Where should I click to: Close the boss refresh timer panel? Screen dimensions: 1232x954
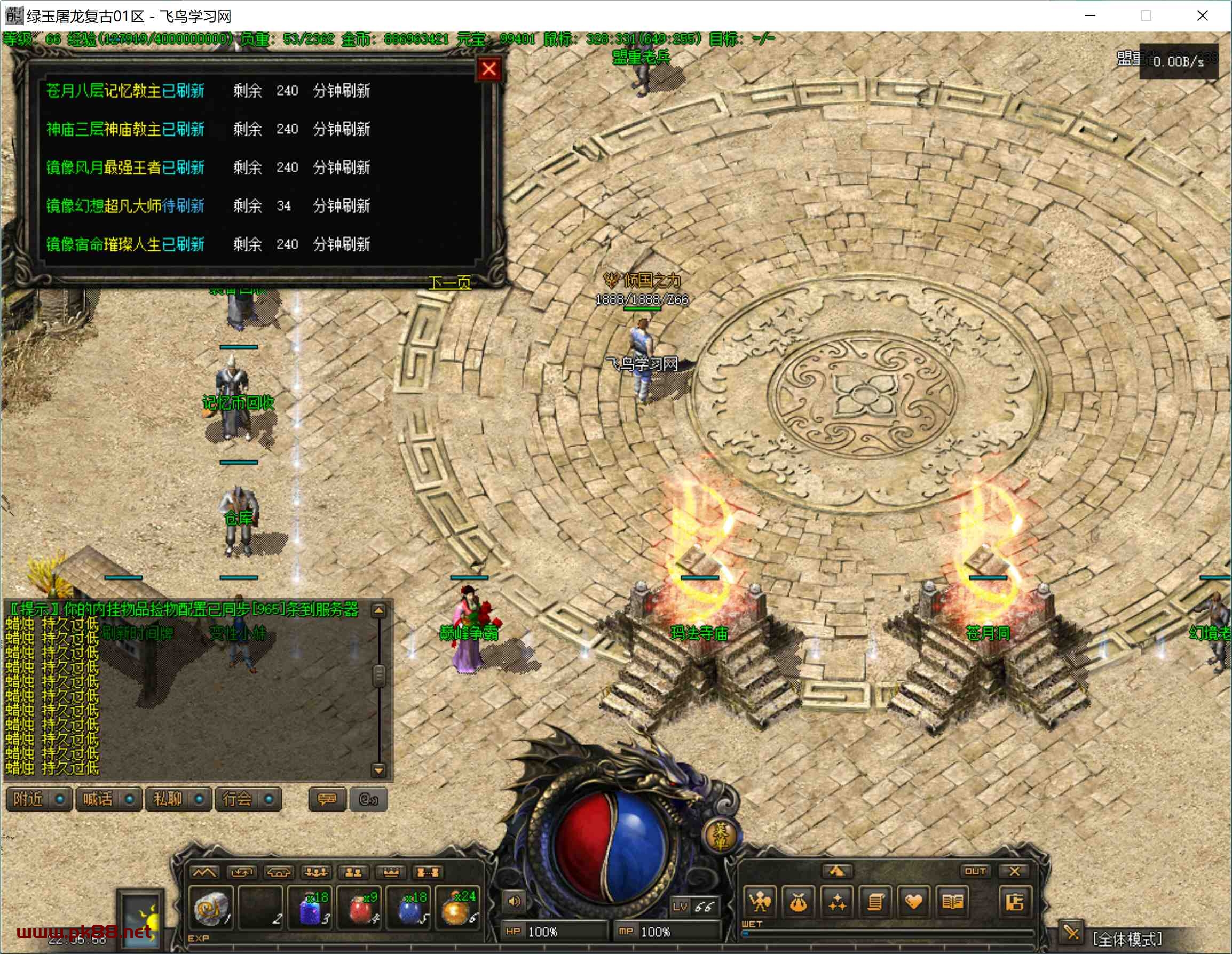click(488, 69)
